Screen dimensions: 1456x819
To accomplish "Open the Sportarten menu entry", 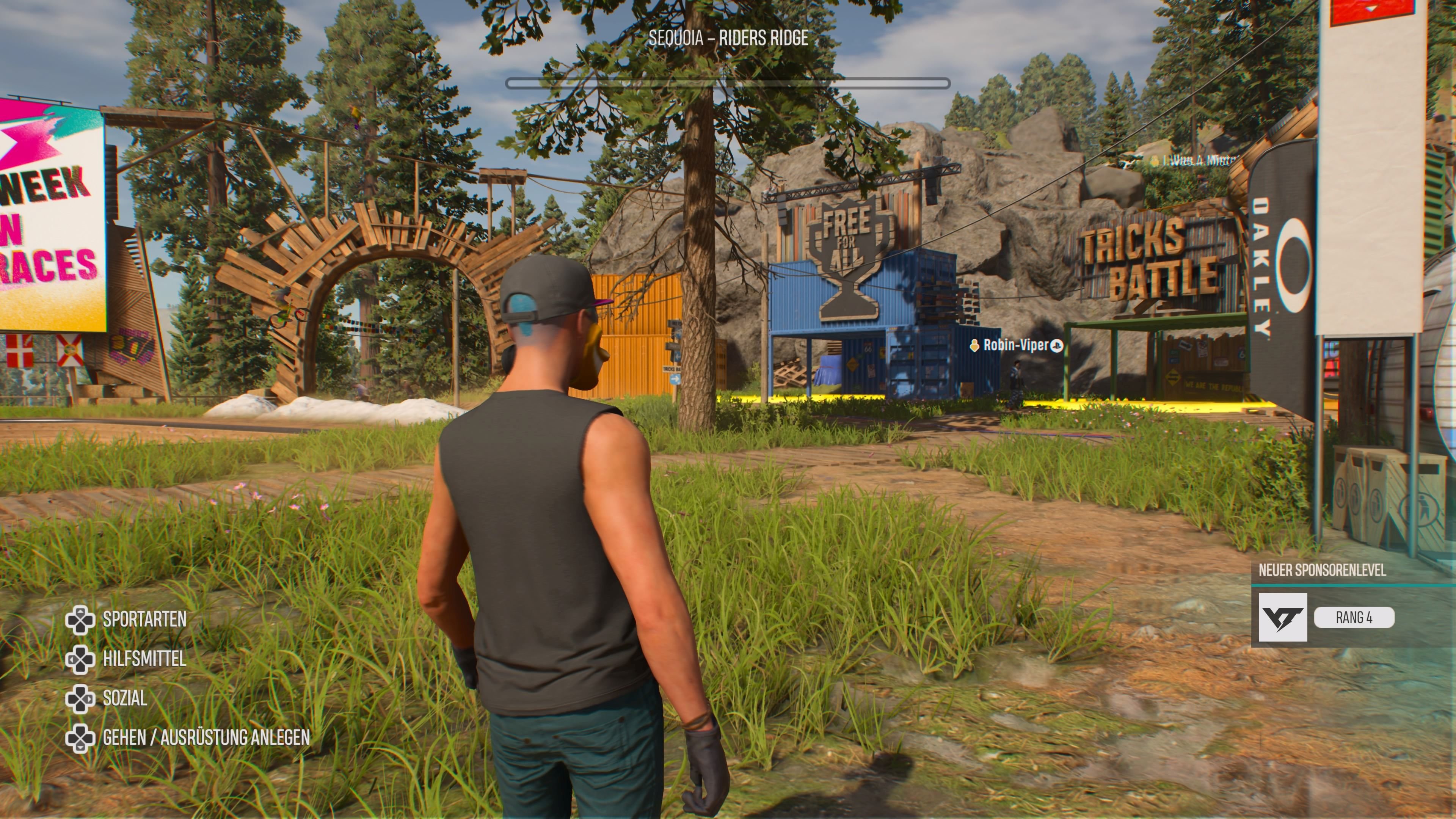I will pos(144,620).
